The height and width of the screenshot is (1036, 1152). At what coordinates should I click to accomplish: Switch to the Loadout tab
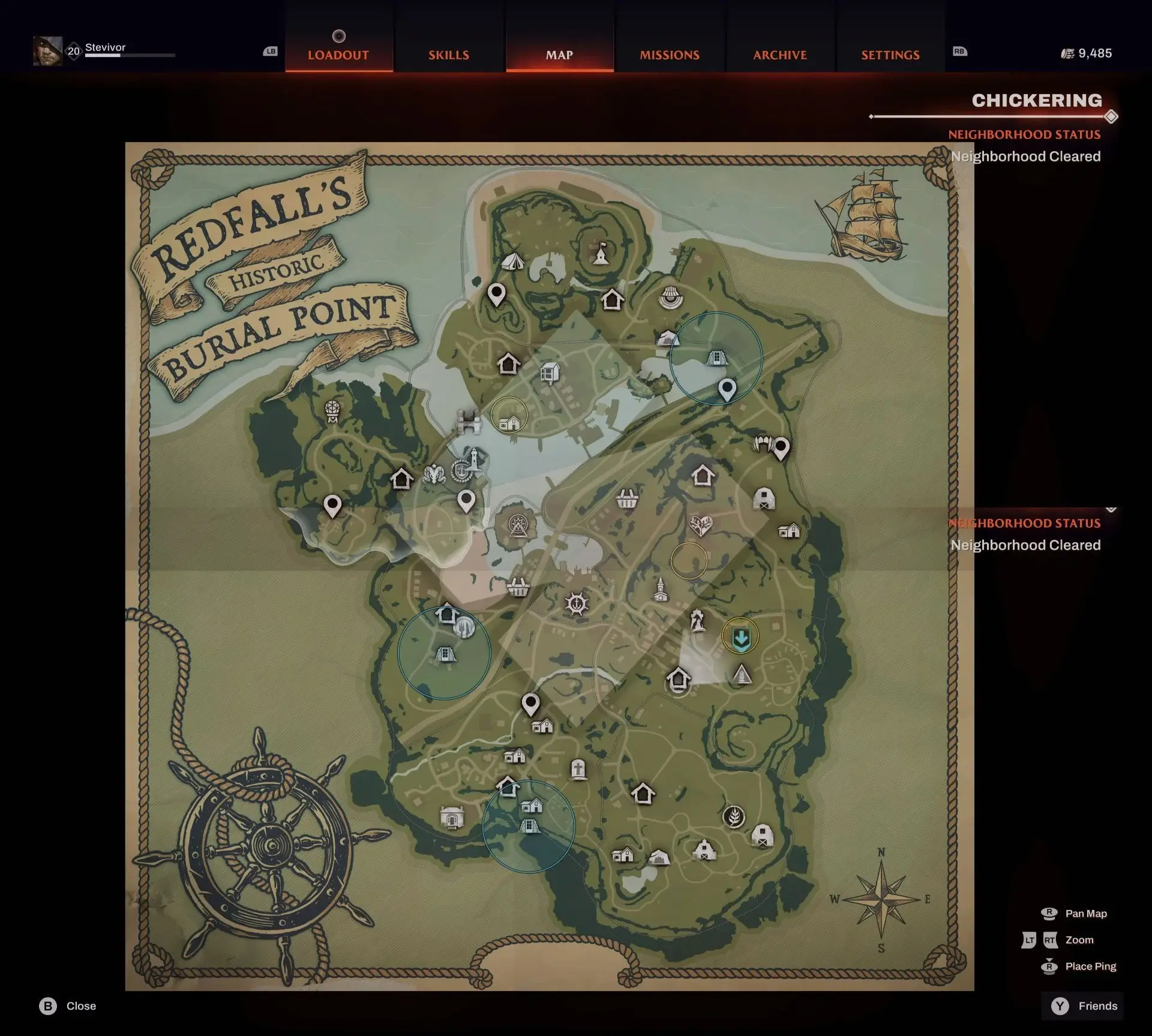[x=338, y=55]
